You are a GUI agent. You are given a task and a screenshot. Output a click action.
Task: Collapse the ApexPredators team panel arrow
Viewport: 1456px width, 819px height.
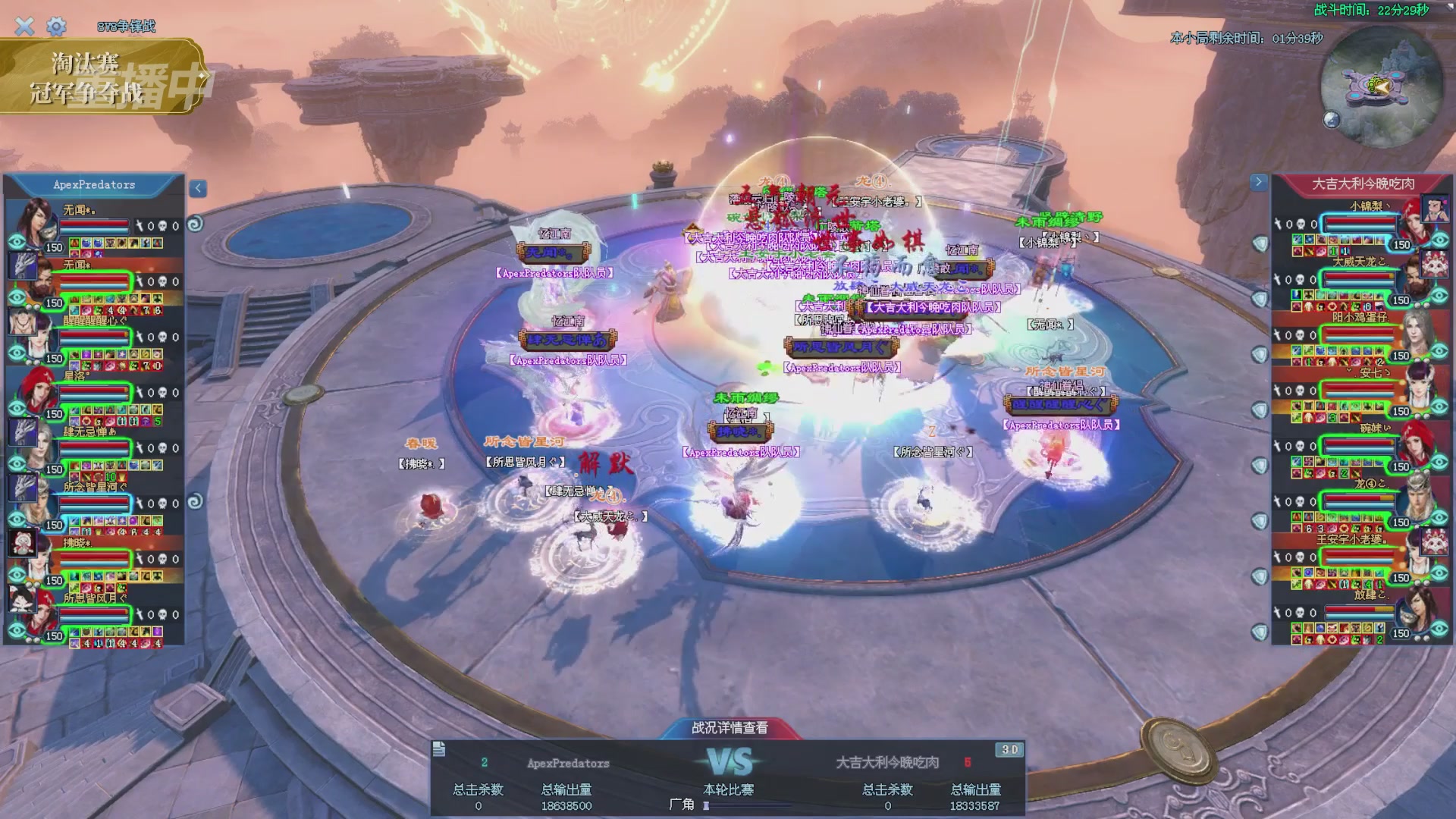198,188
